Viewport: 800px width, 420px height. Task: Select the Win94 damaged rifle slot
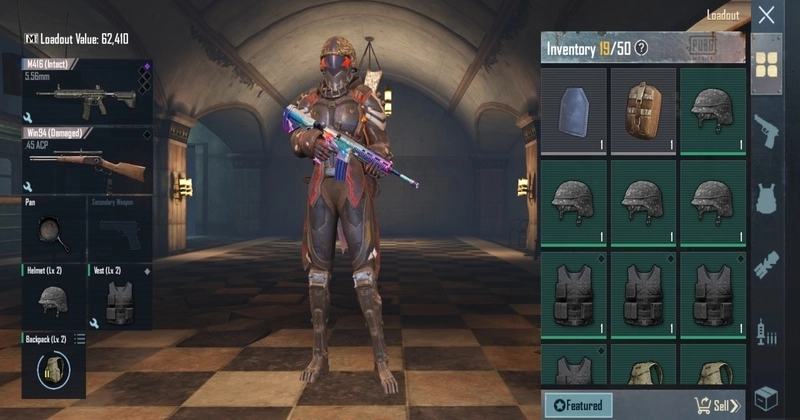click(86, 160)
